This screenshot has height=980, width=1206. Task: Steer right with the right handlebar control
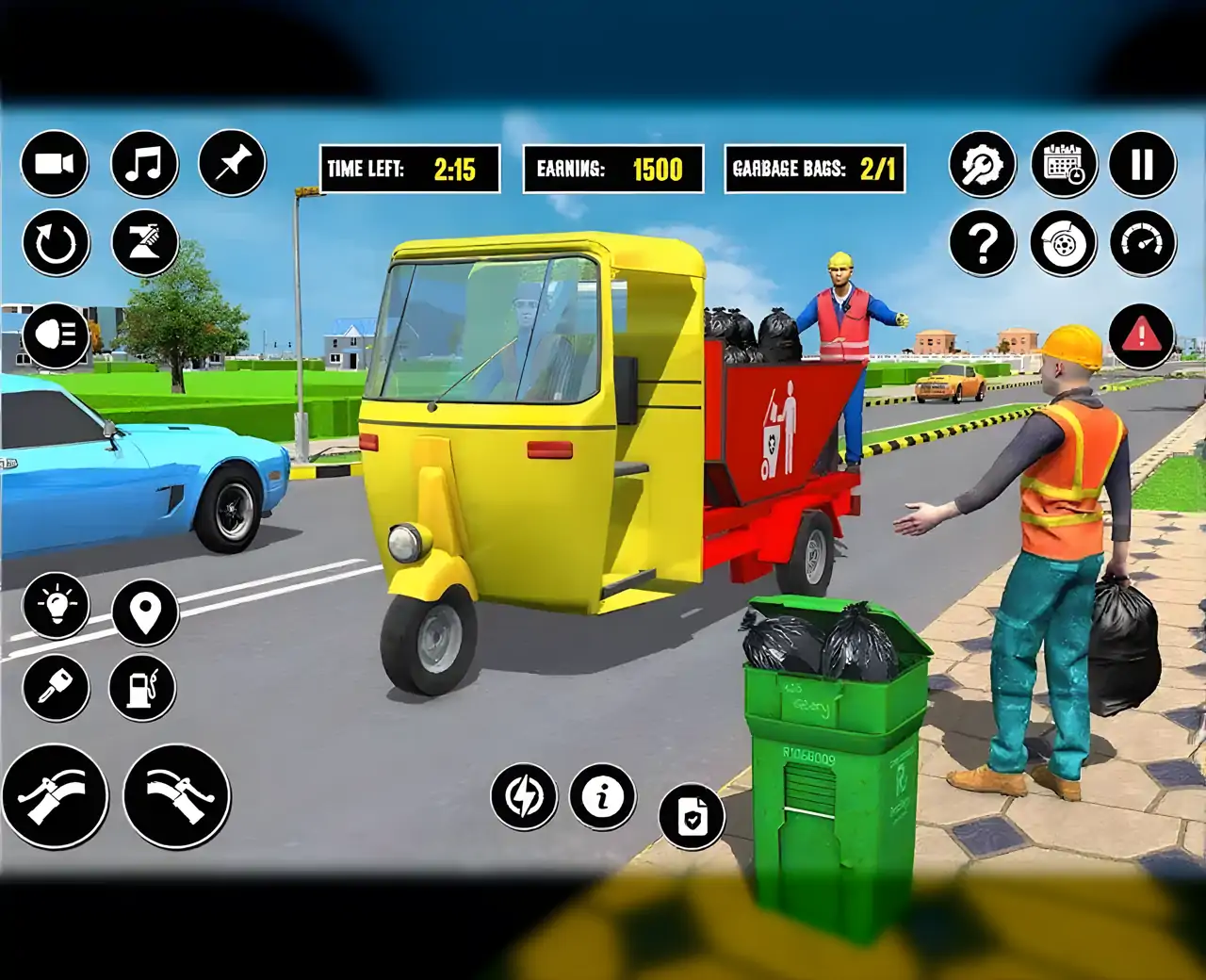177,796
